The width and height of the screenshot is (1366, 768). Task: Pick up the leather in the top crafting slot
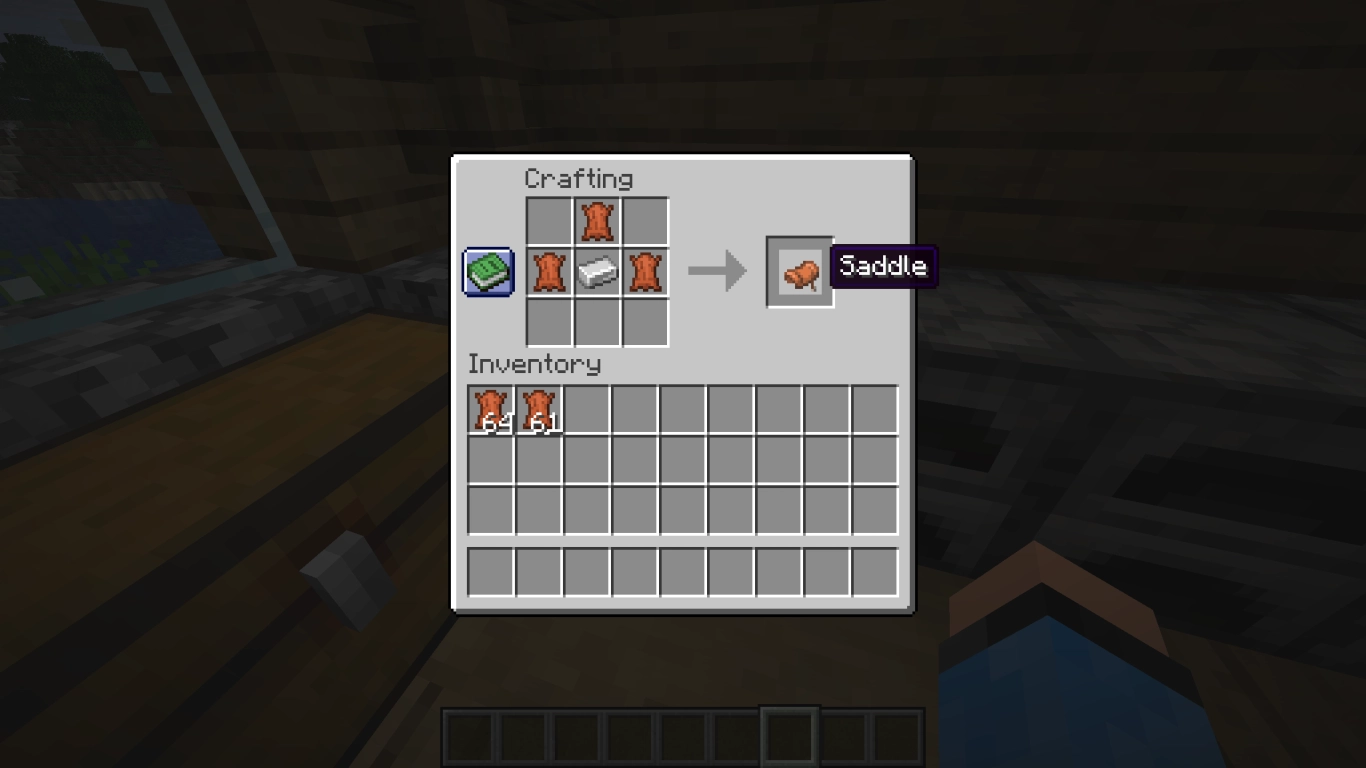click(596, 221)
